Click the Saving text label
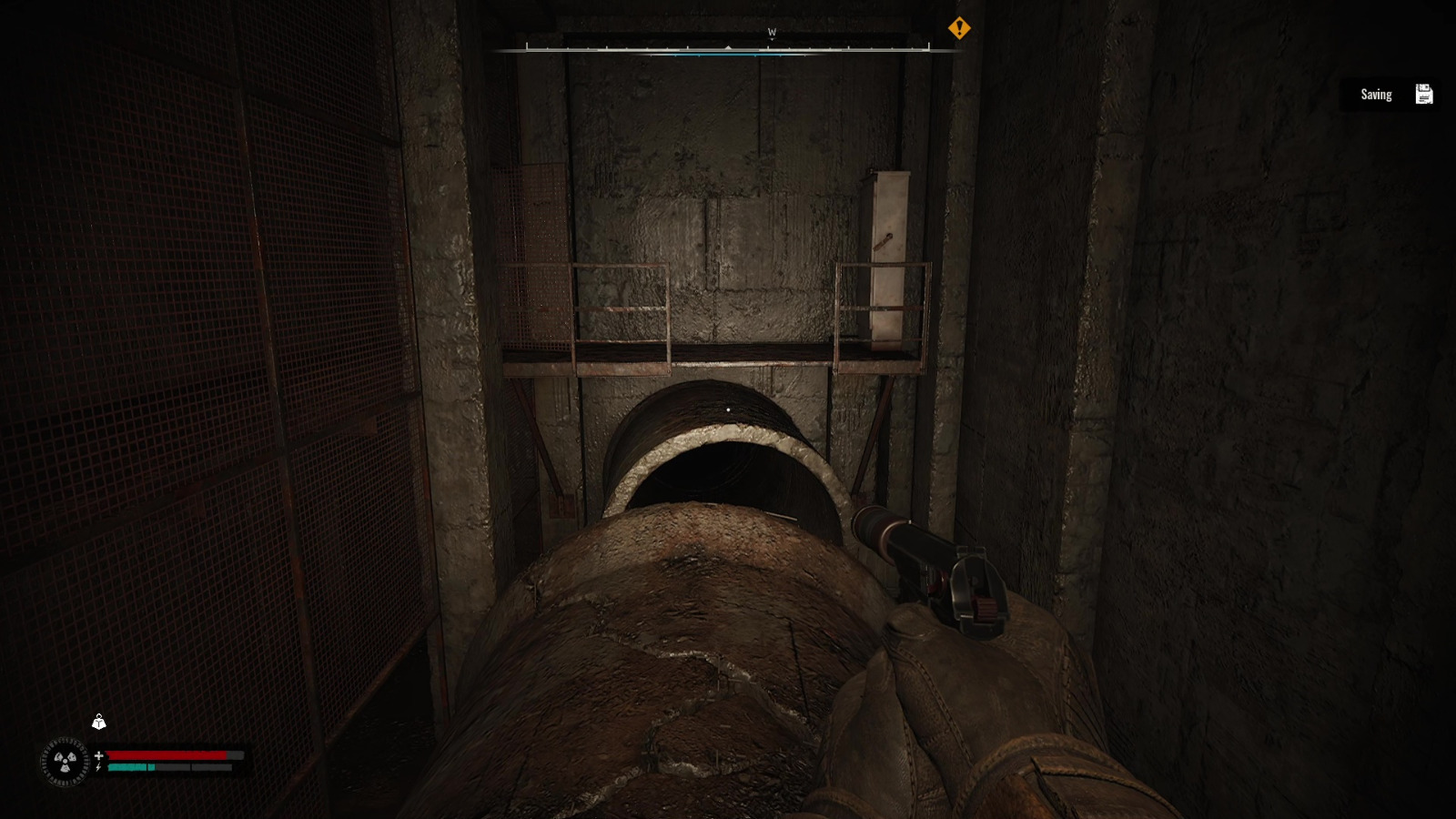 (x=1376, y=93)
